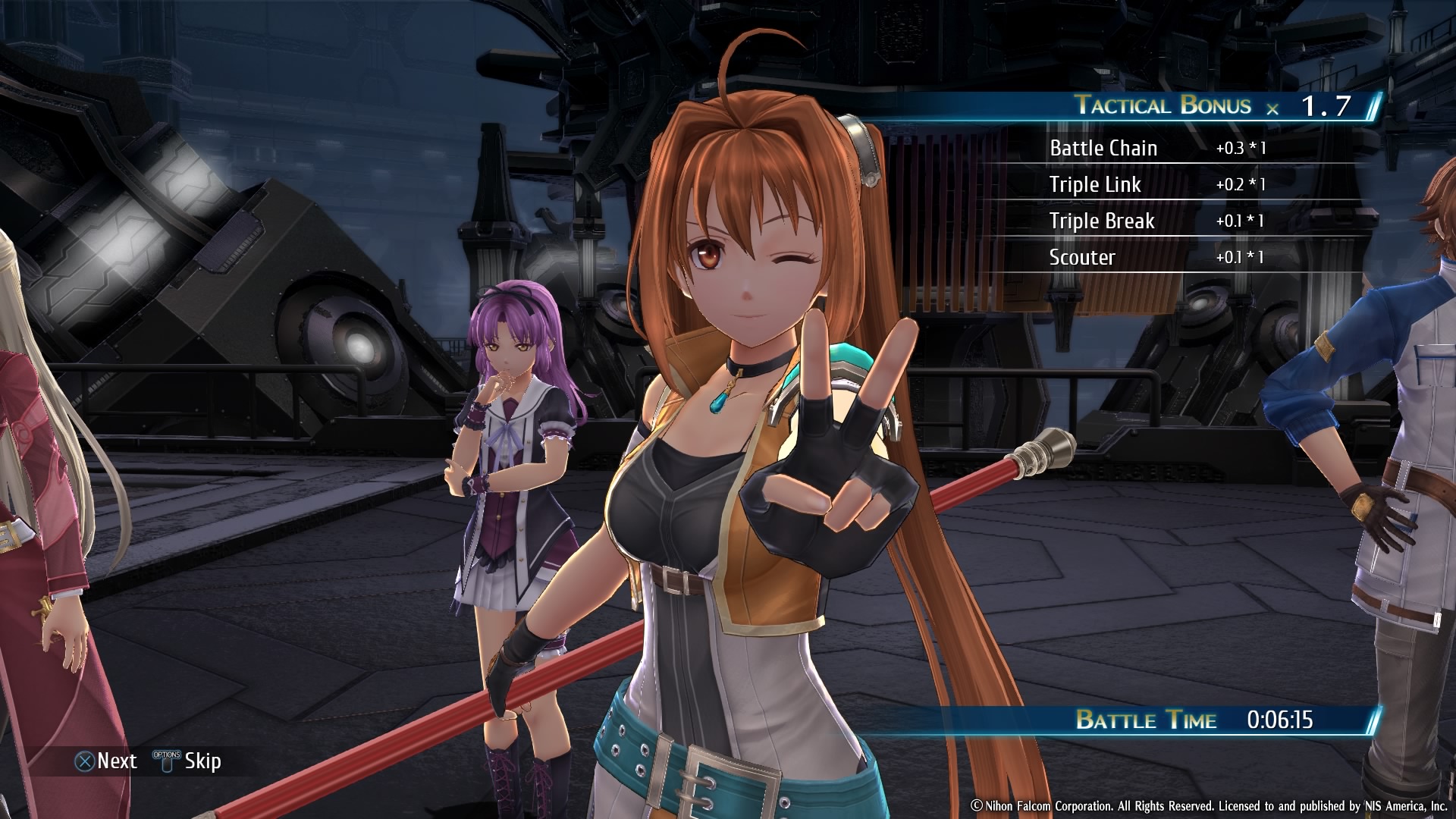Advance with the Next prompt
This screenshot has height=819, width=1456.
tap(106, 761)
